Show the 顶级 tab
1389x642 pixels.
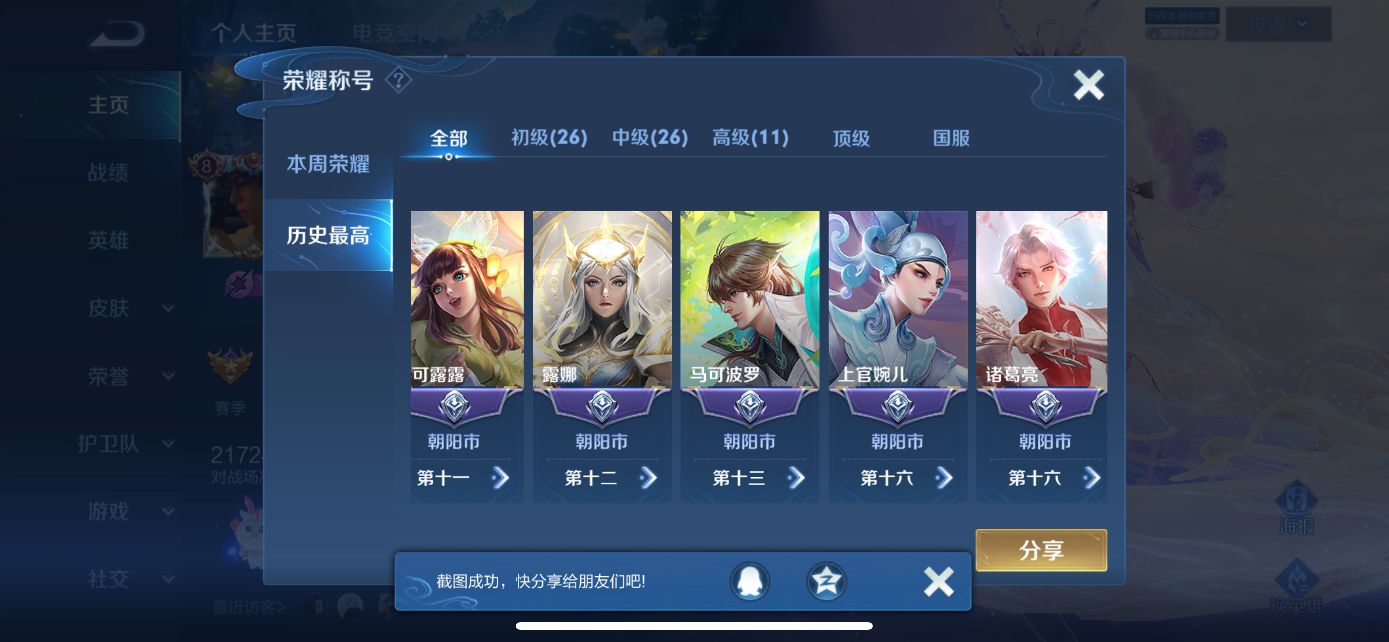point(851,139)
